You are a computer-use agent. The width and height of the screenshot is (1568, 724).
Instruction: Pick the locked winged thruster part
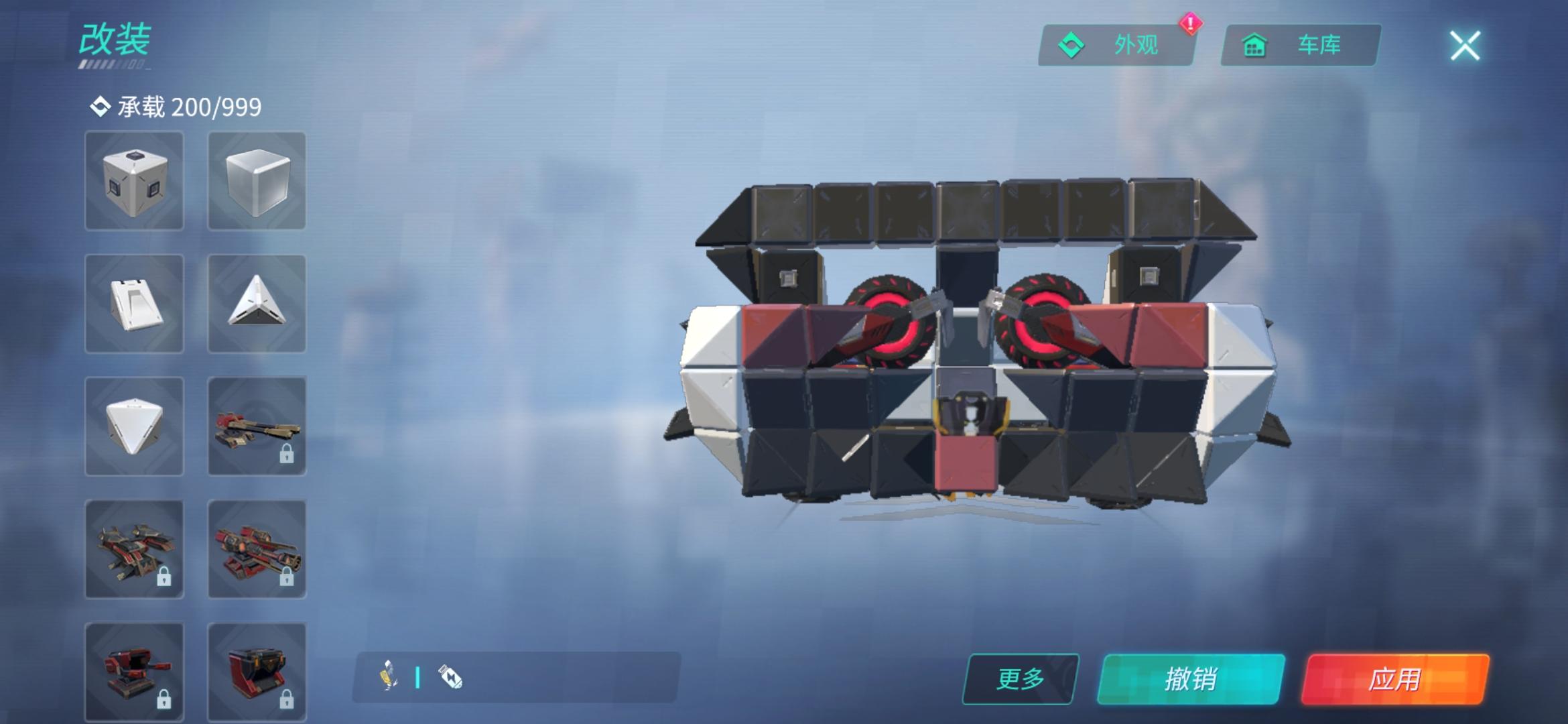click(x=134, y=549)
